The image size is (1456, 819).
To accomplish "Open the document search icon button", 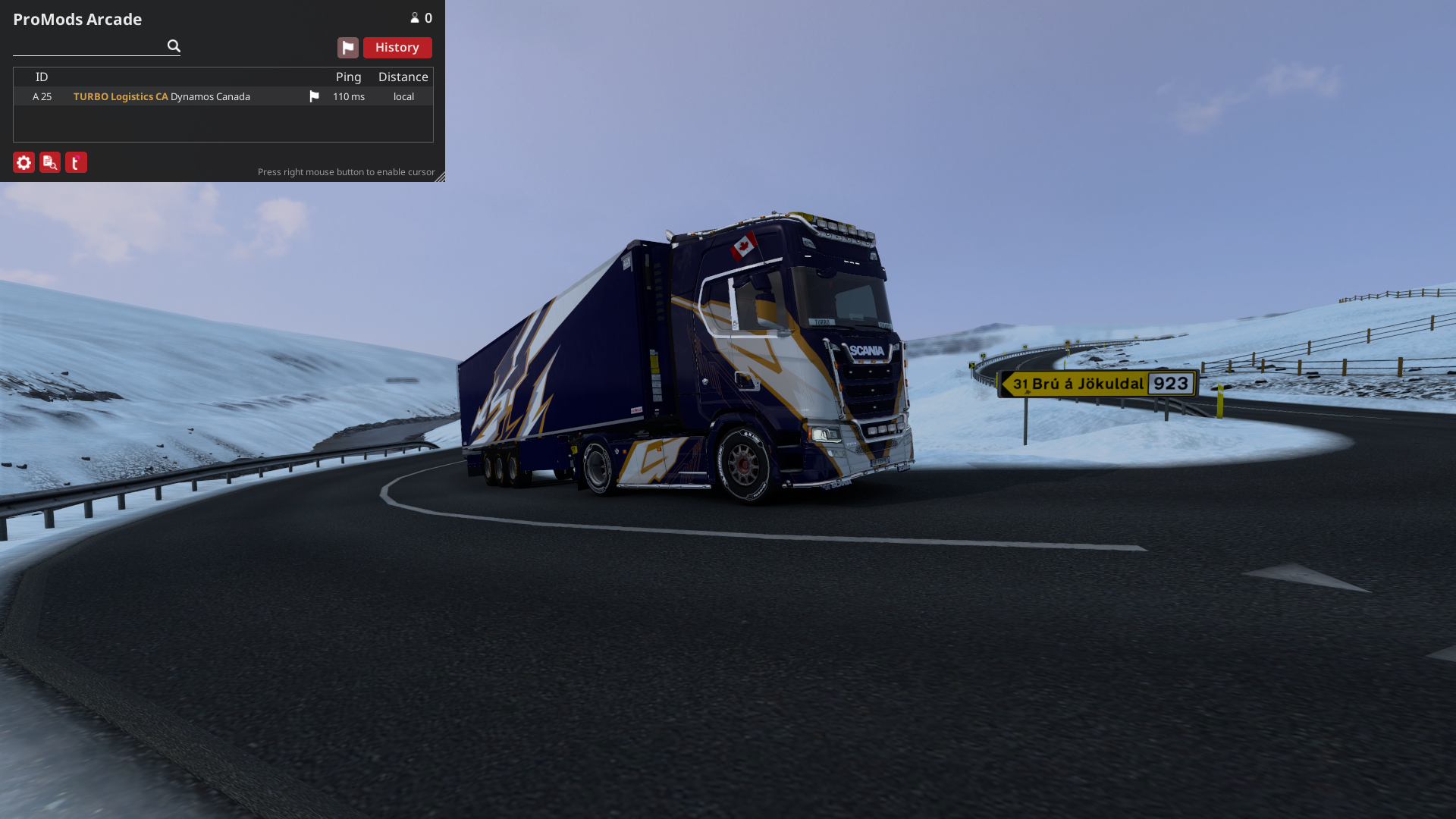I will tap(50, 162).
